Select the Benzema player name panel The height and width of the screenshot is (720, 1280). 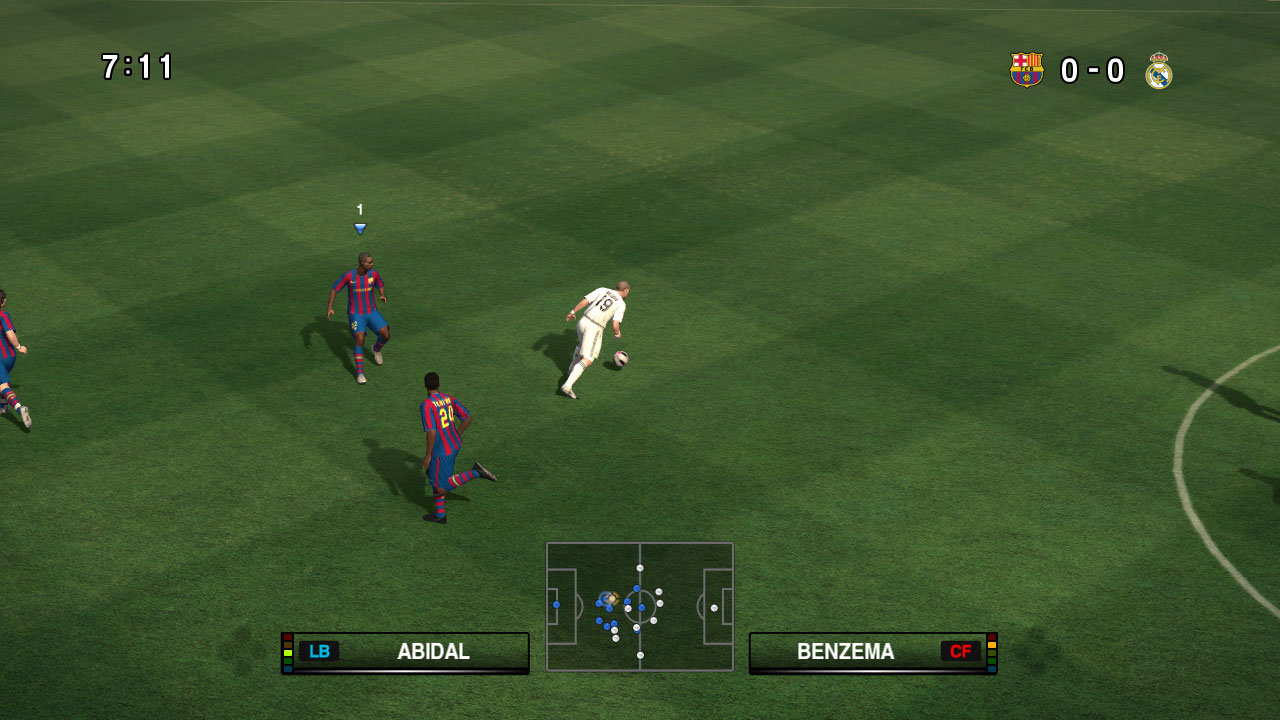click(x=872, y=652)
